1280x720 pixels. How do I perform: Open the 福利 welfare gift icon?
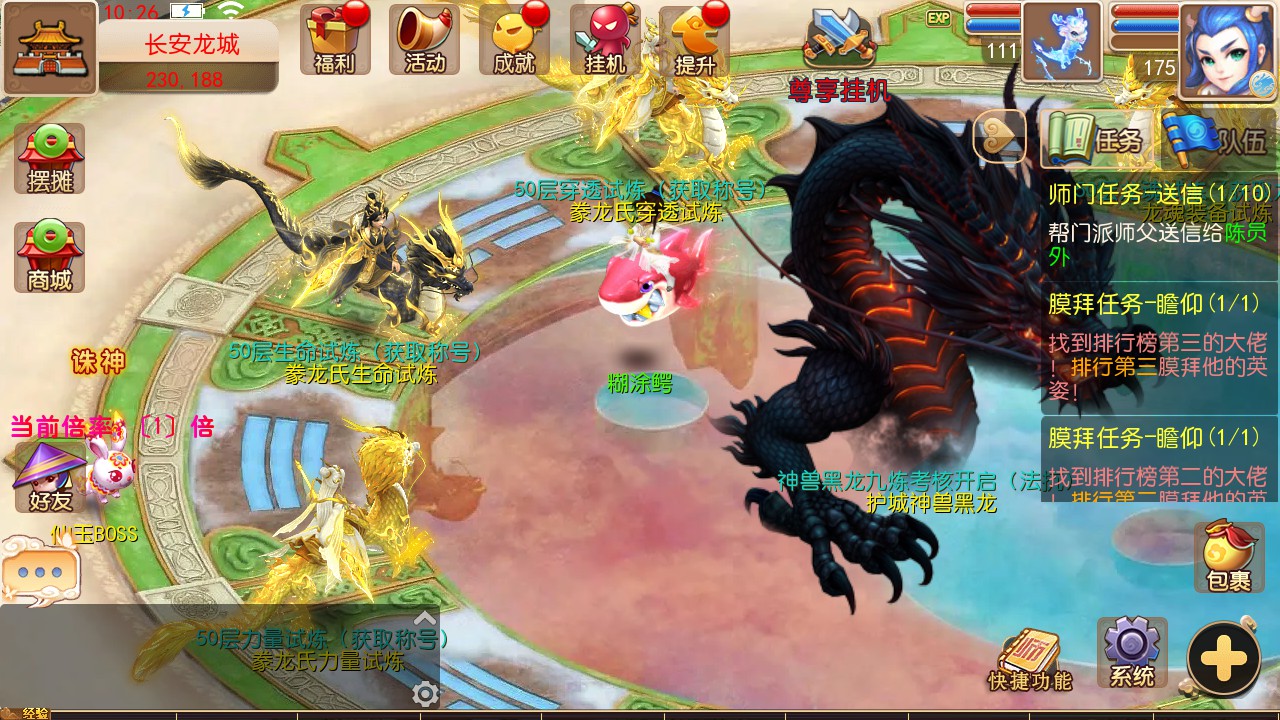pos(334,40)
